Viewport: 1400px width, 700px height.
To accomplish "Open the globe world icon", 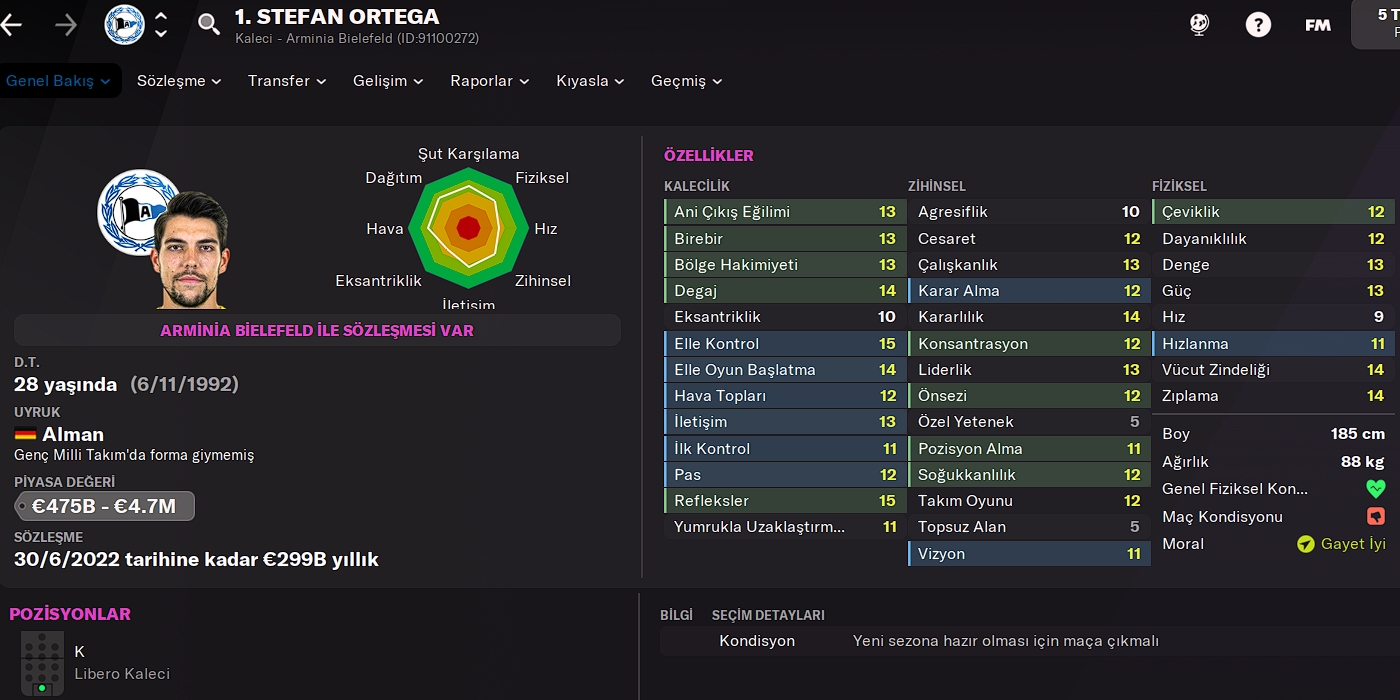I will (1200, 25).
